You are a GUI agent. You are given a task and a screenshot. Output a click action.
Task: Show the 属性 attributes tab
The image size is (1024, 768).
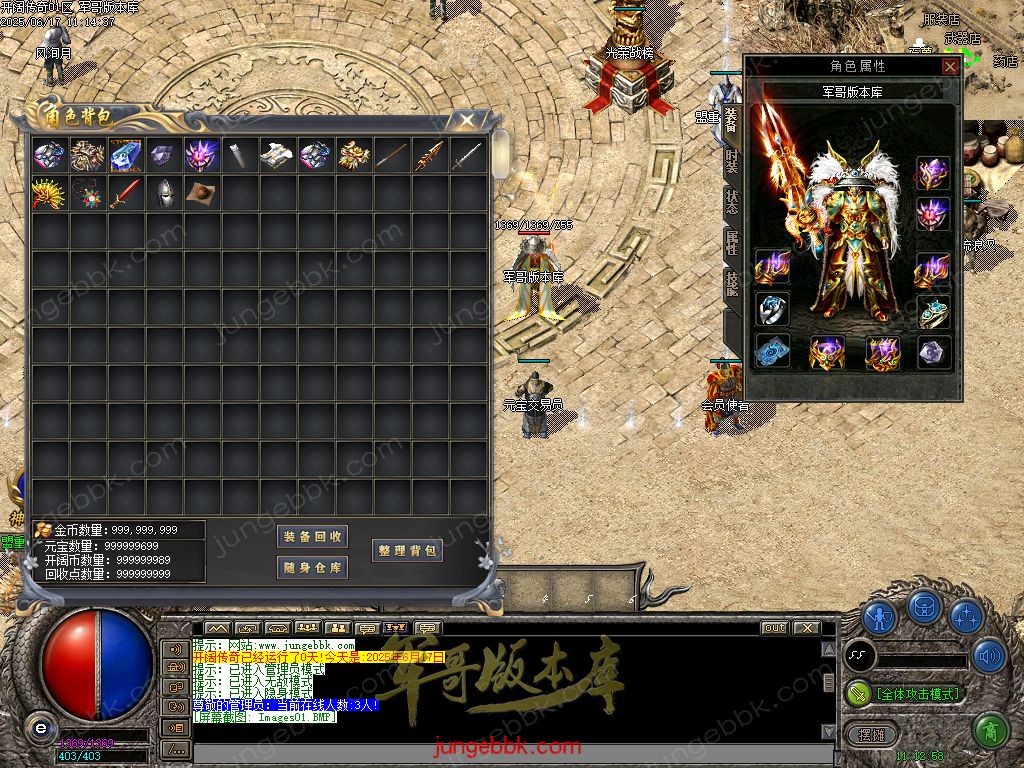point(732,242)
